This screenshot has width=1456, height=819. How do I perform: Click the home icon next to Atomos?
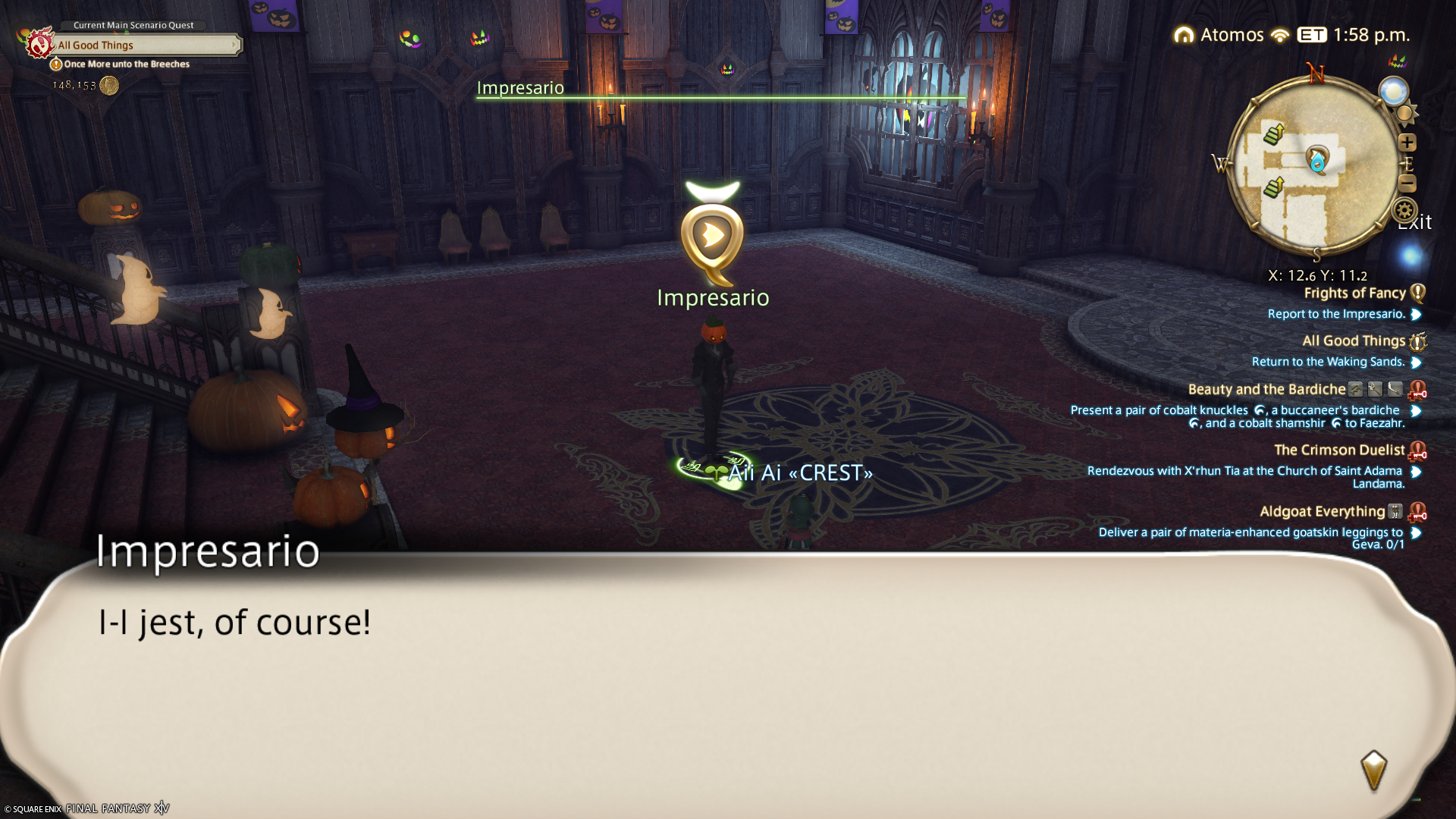point(1184,36)
